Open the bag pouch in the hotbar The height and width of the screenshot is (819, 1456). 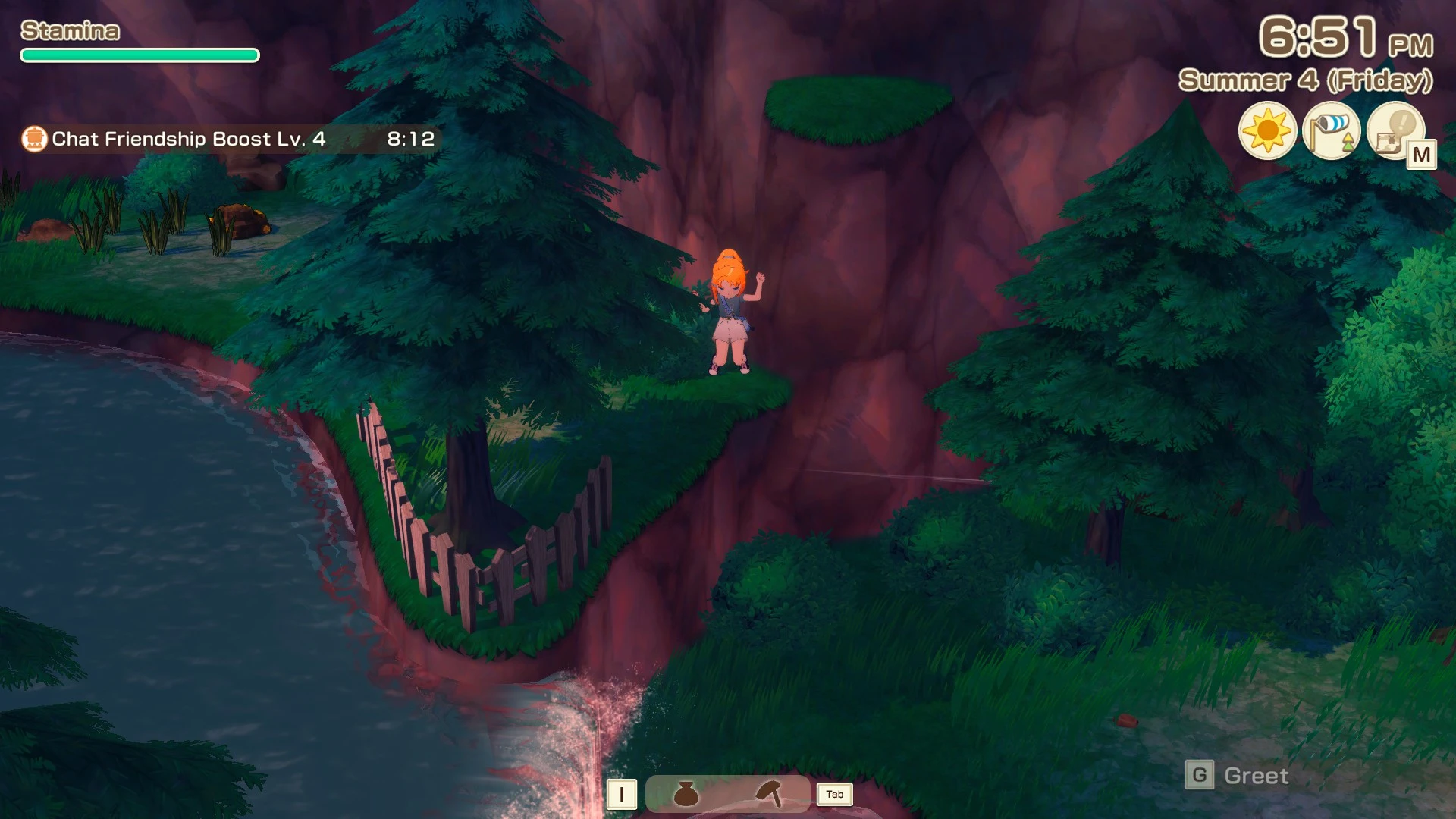686,794
